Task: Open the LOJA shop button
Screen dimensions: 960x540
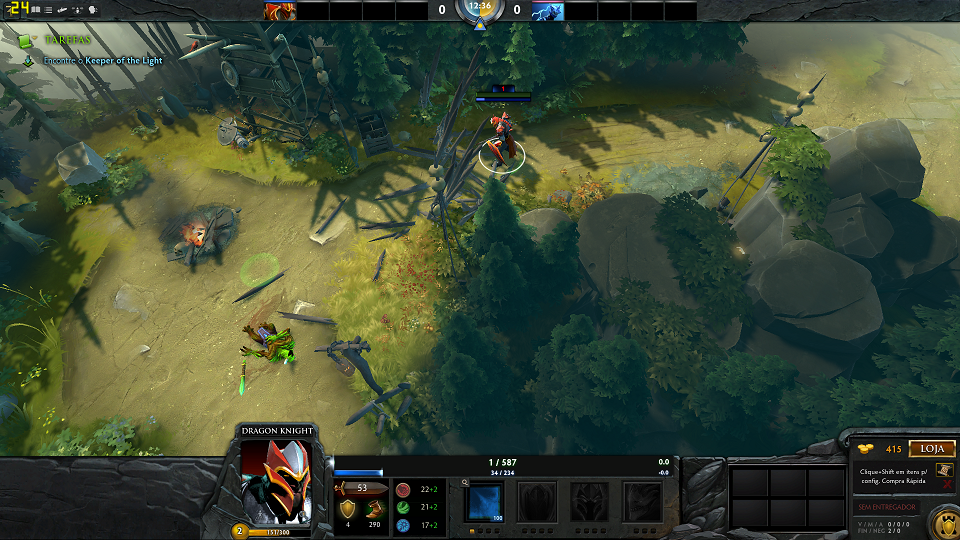Action: click(931, 449)
